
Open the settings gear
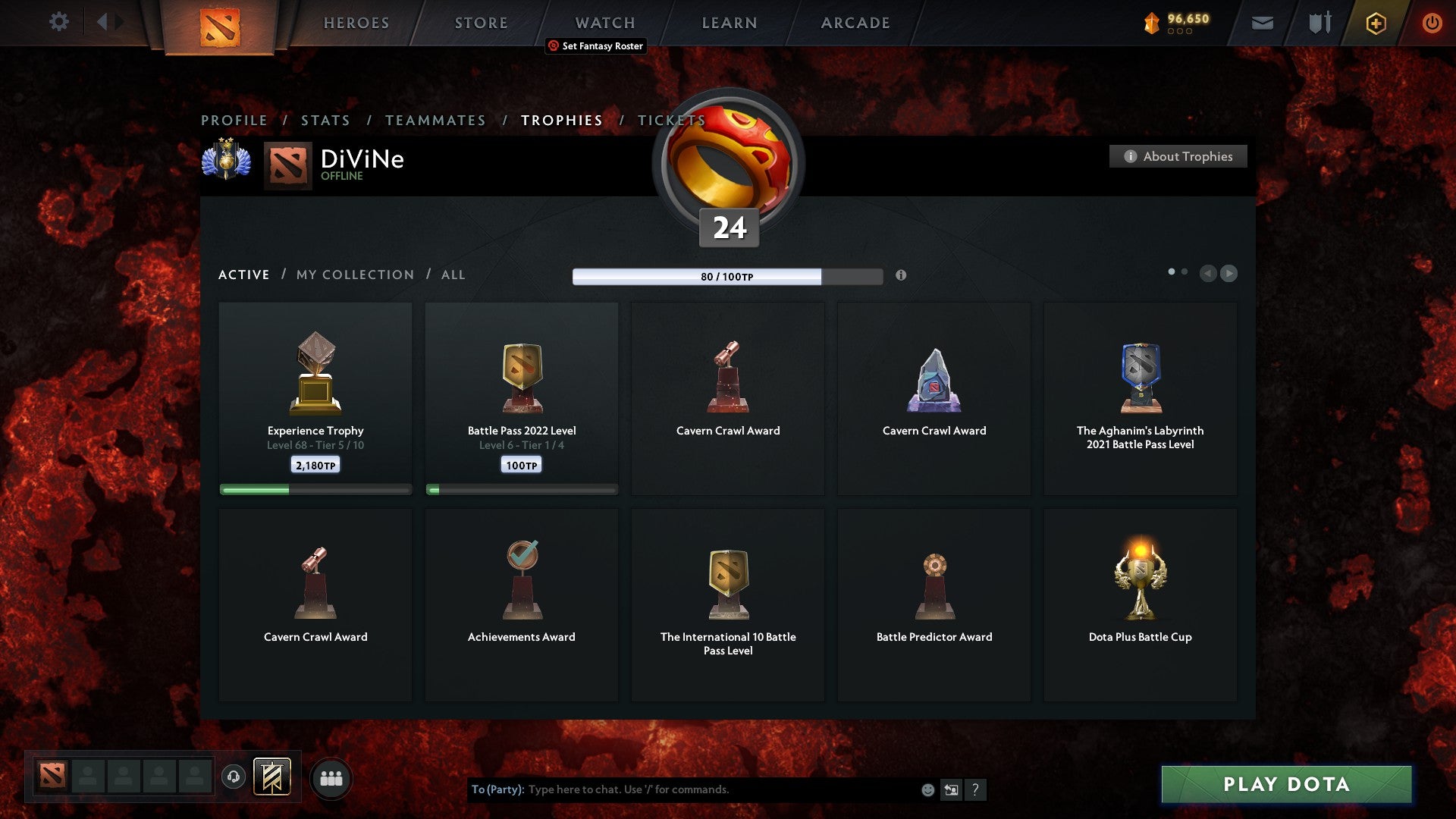pyautogui.click(x=59, y=22)
